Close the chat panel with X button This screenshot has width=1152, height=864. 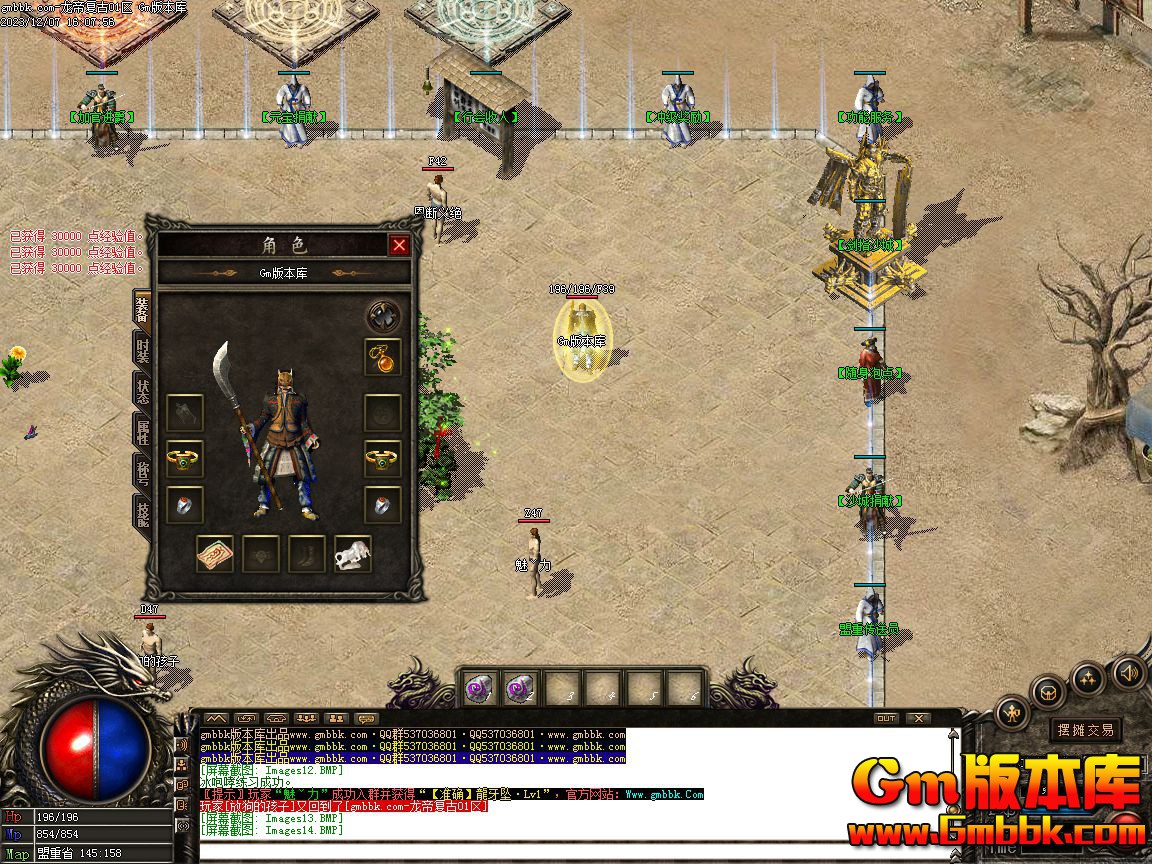tap(917, 718)
